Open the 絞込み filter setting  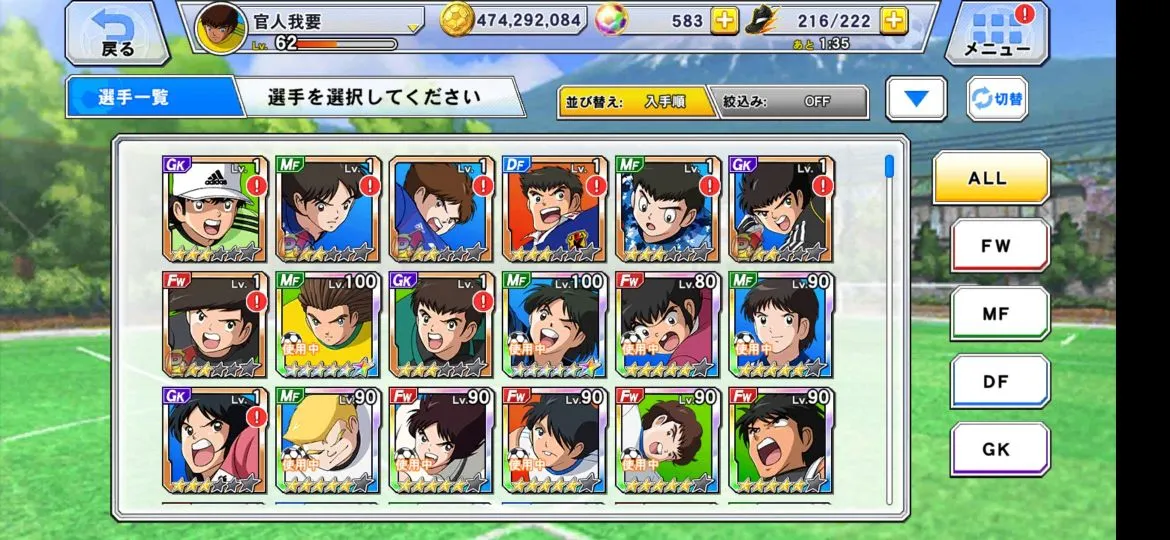tap(789, 101)
